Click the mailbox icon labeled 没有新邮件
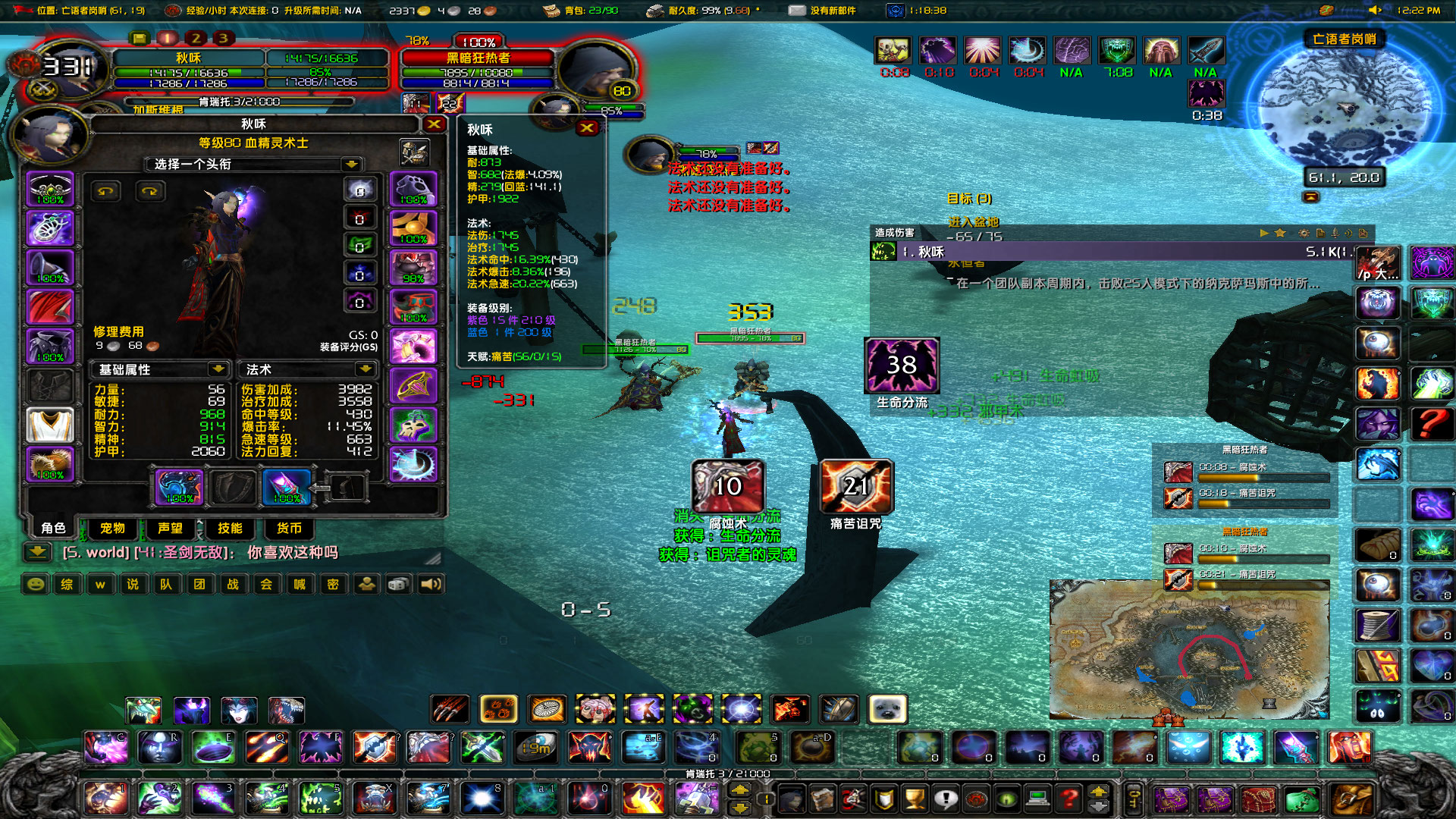 coord(797,11)
